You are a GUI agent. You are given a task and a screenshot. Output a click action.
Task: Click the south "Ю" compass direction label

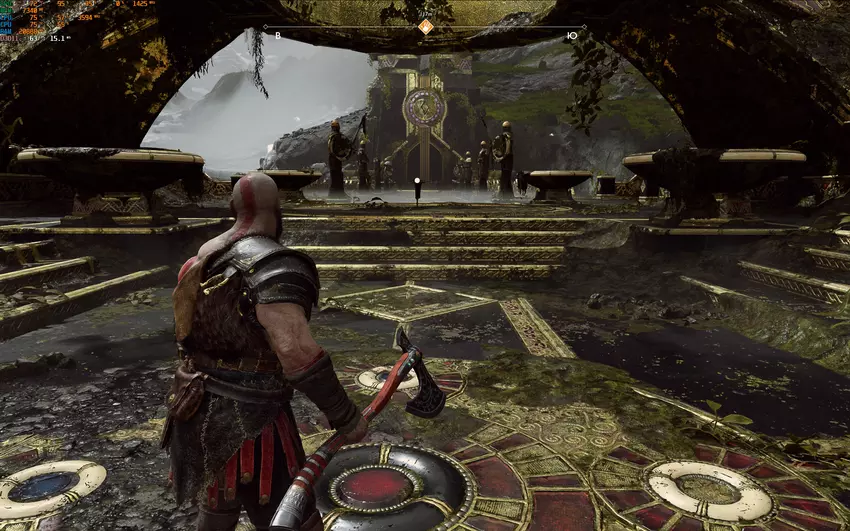click(x=571, y=35)
